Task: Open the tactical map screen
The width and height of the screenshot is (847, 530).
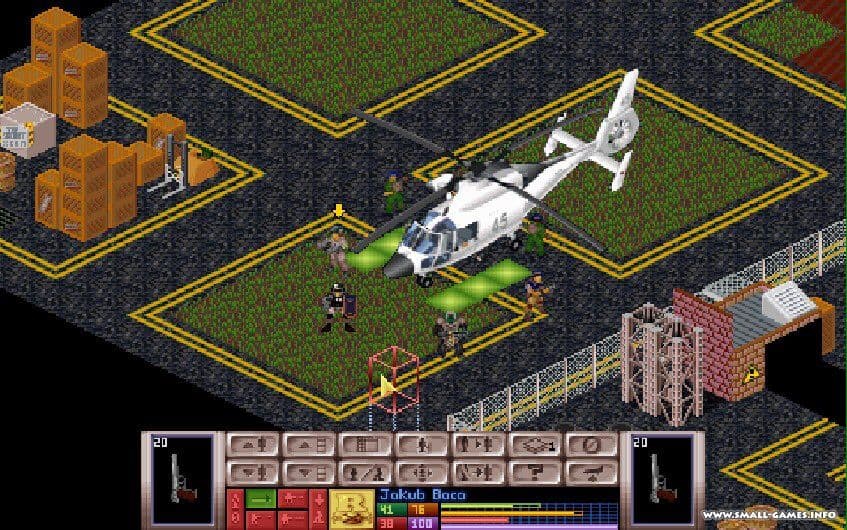Action: pos(361,446)
